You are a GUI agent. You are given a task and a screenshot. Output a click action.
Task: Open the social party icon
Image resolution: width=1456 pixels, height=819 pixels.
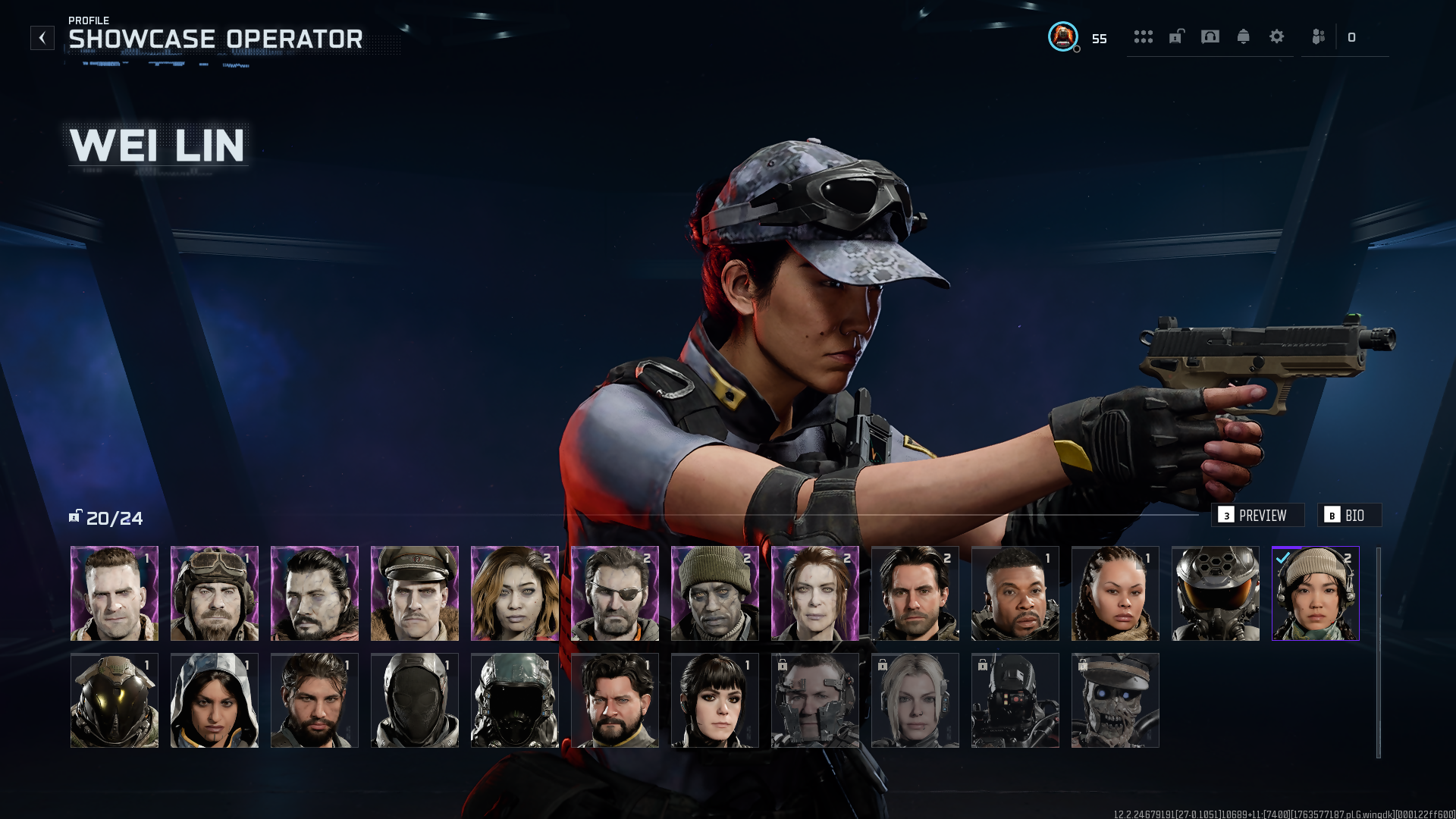[1319, 37]
